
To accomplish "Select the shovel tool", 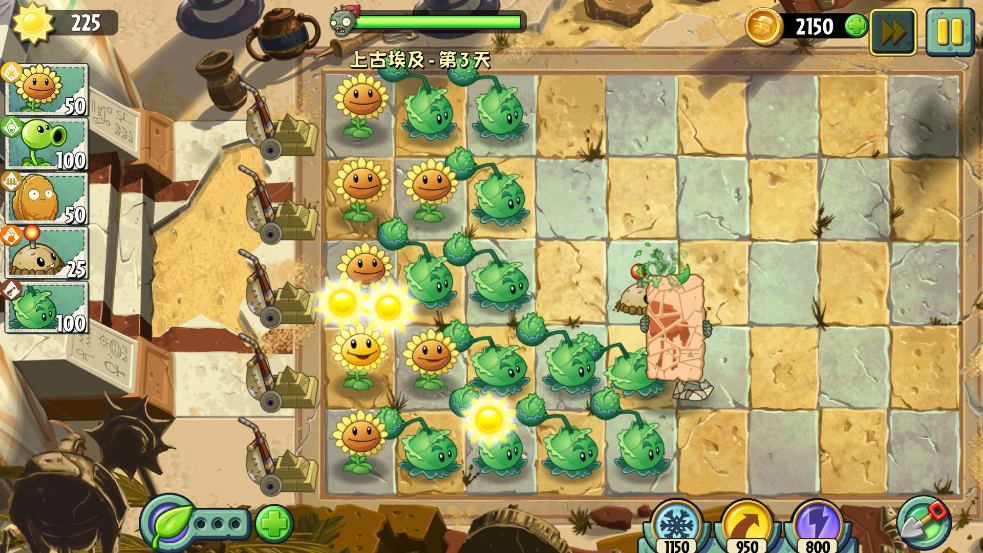I will click(x=923, y=522).
